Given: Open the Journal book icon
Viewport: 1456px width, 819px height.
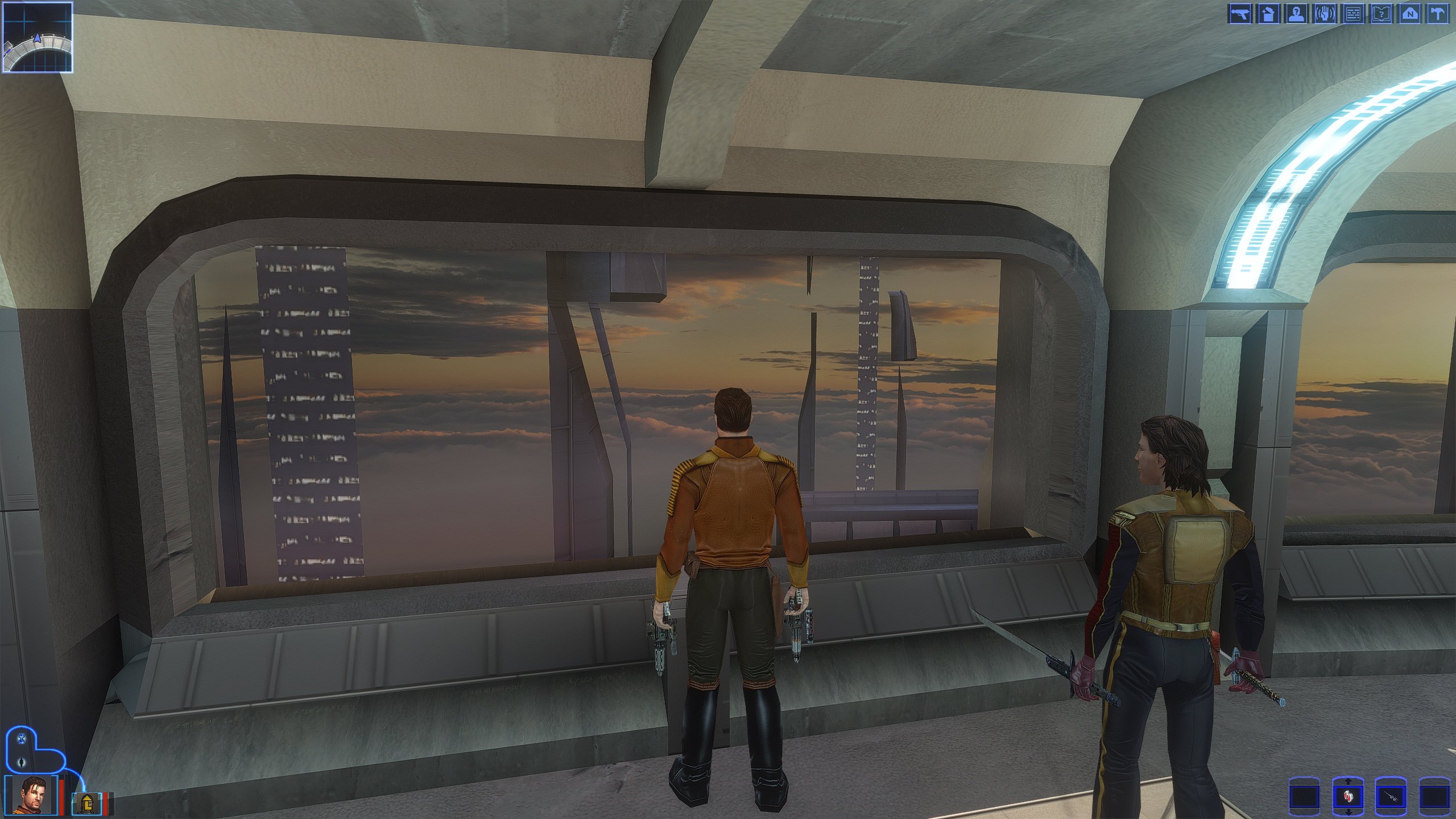Looking at the screenshot, I should point(1381,14).
